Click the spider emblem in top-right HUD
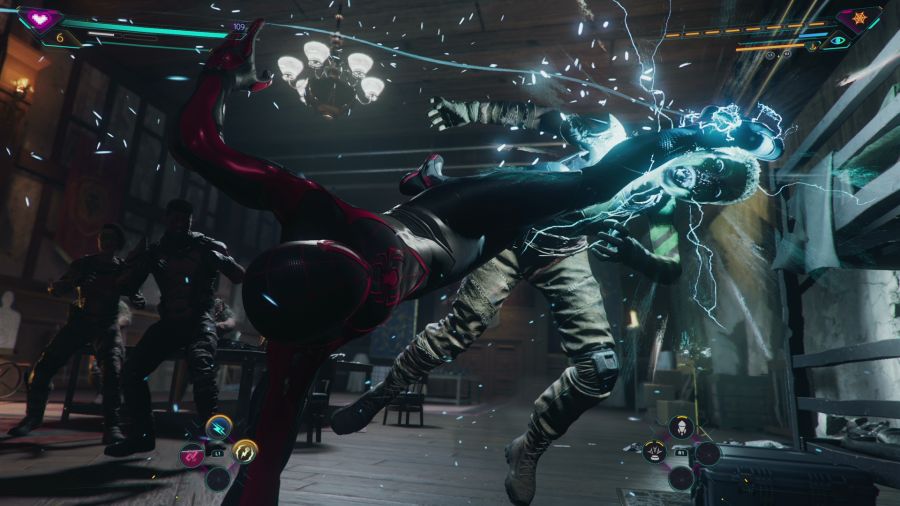 click(858, 19)
